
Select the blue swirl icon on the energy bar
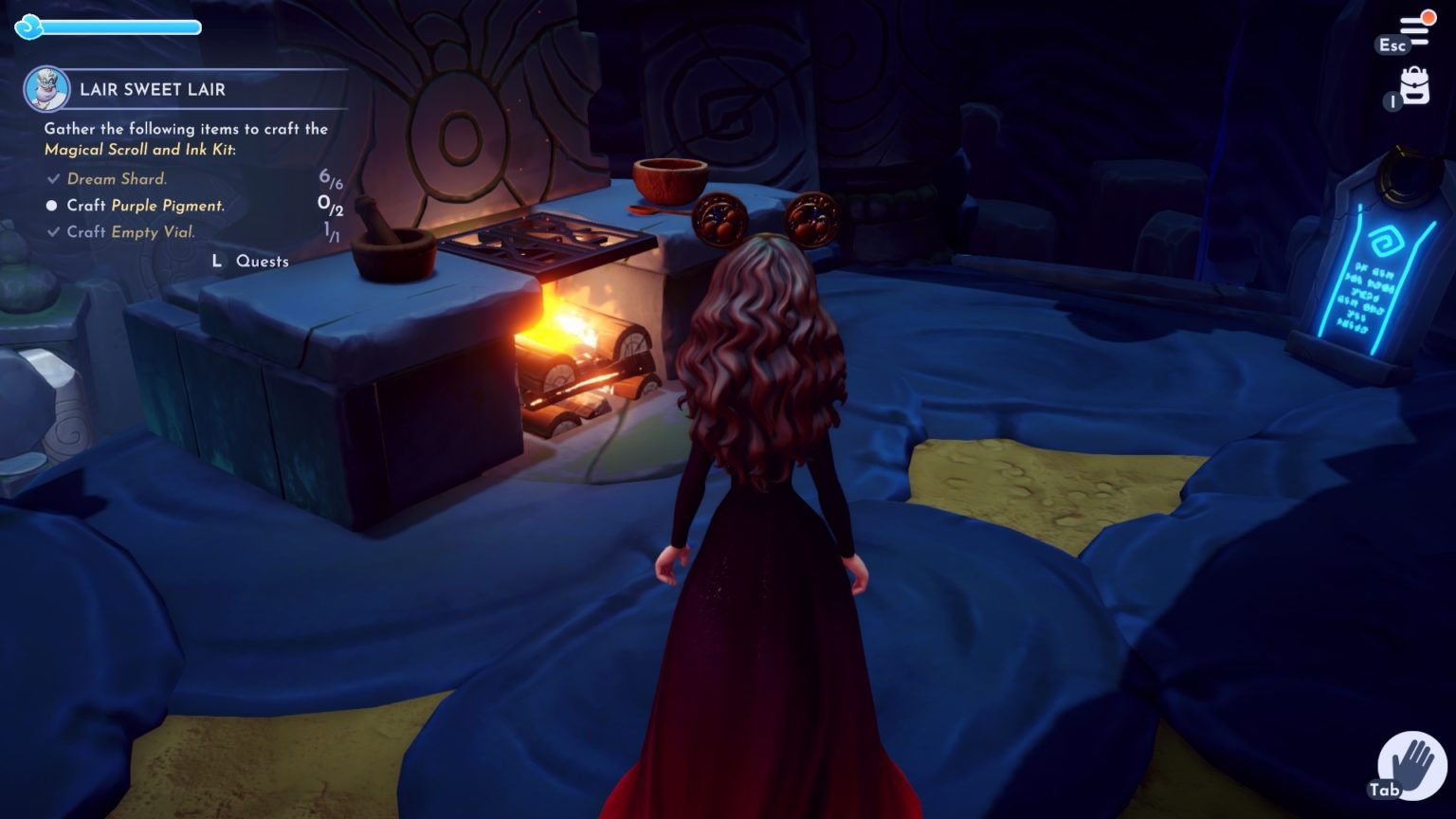click(29, 28)
